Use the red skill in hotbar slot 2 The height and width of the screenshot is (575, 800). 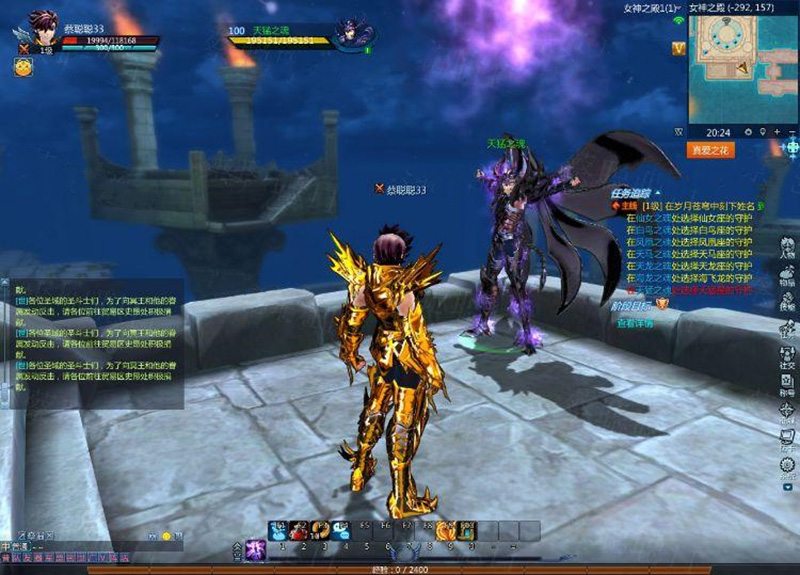(x=300, y=531)
